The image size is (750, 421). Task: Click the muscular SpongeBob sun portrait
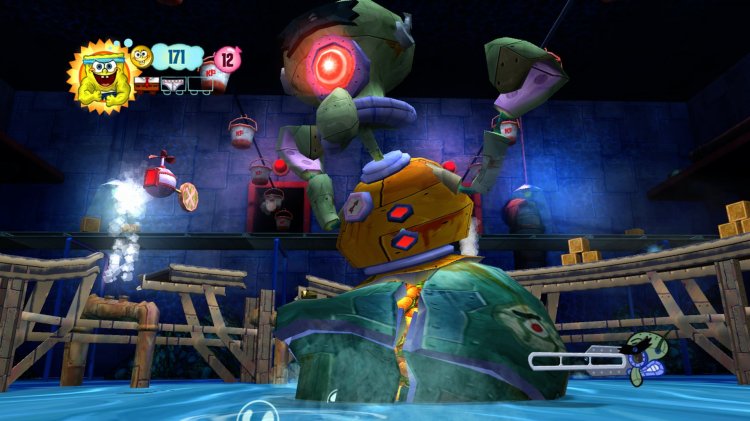coord(100,76)
